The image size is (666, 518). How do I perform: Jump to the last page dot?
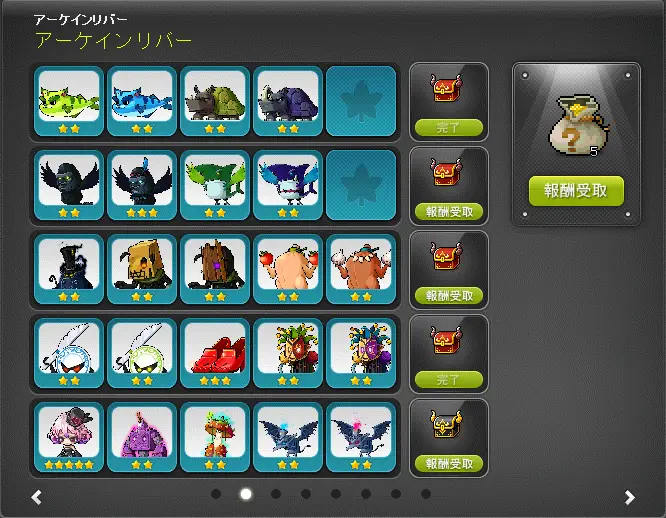(426, 494)
